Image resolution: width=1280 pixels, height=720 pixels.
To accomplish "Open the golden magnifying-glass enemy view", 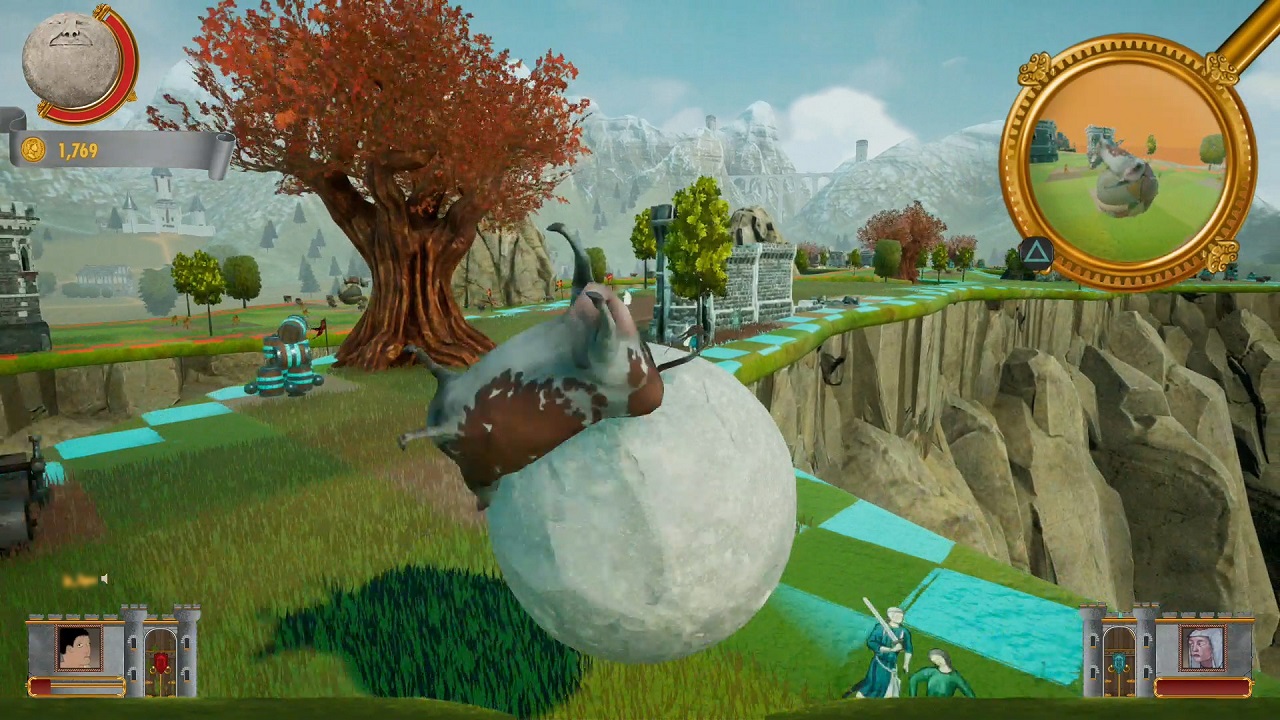I will pyautogui.click(x=1127, y=162).
